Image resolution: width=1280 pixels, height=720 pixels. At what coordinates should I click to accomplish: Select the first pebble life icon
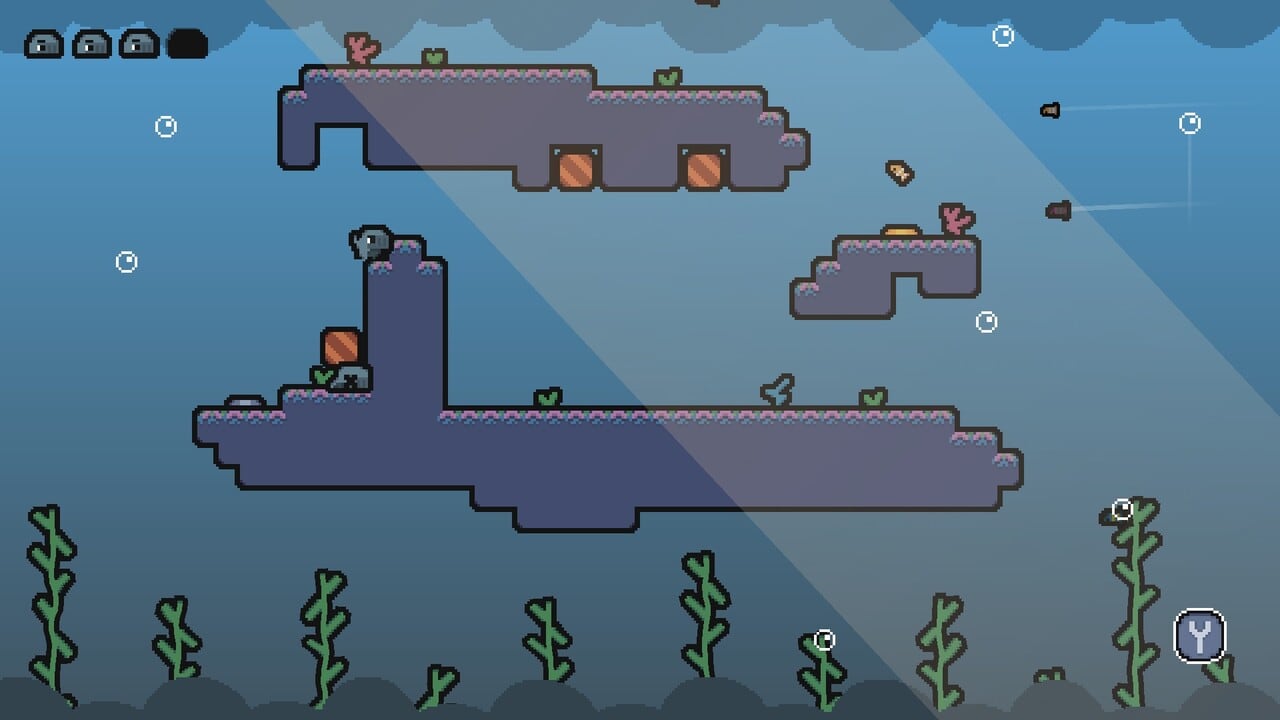[43, 44]
